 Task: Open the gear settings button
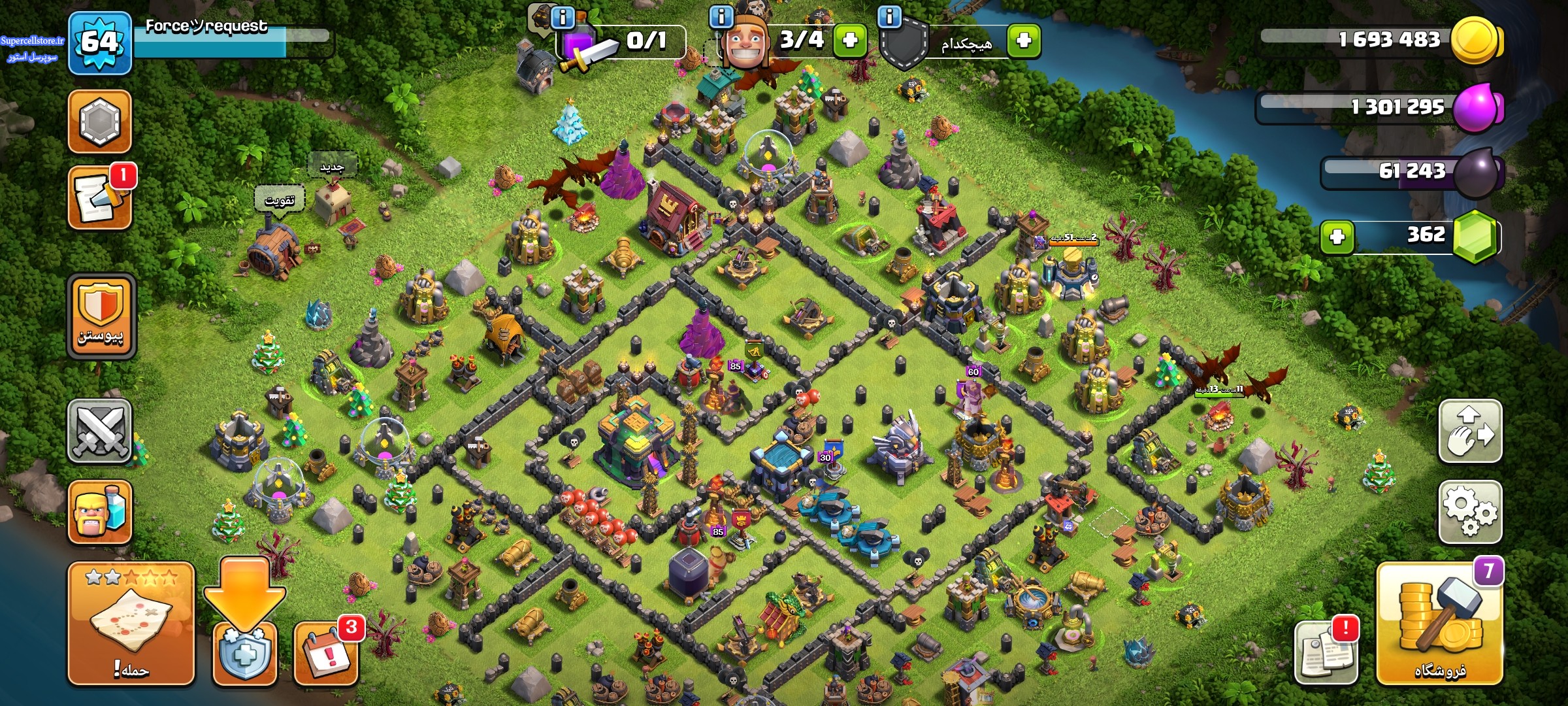point(1470,512)
